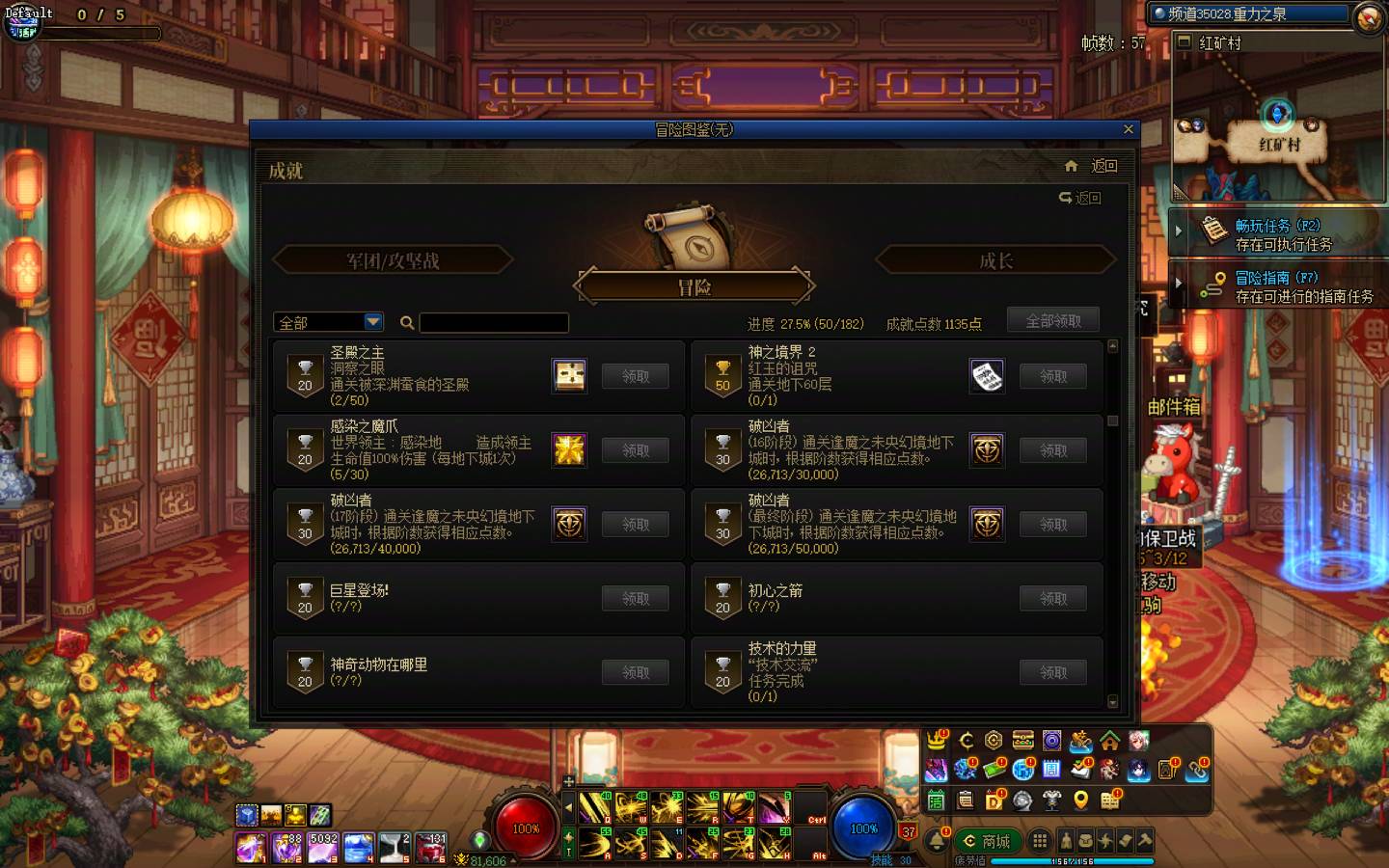Click the achievement search input field
Viewport: 1389px width, 868px height.
coord(494,322)
